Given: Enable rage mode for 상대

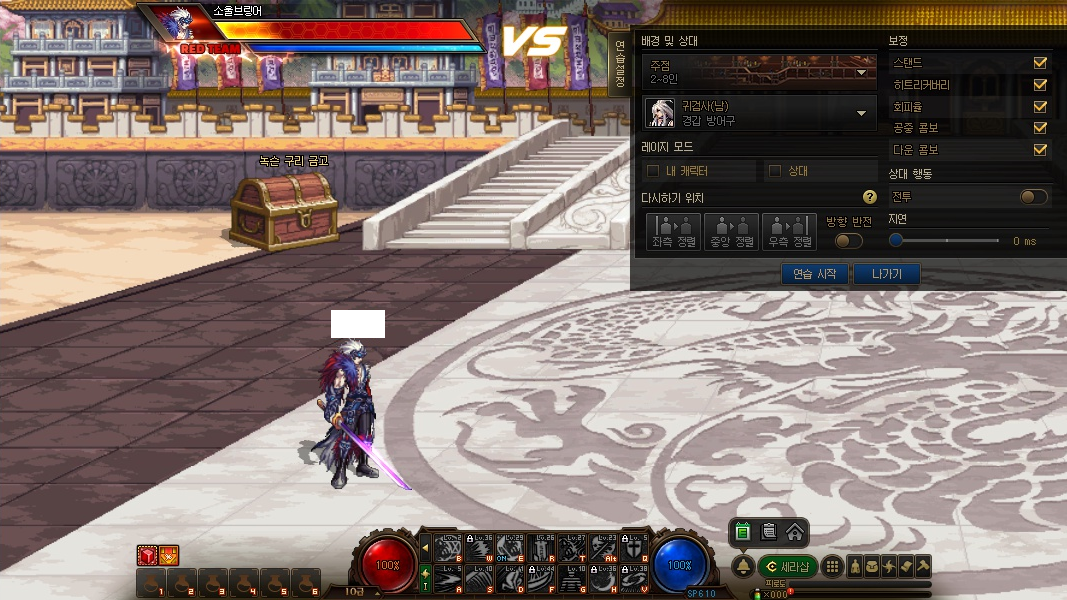Looking at the screenshot, I should point(775,171).
